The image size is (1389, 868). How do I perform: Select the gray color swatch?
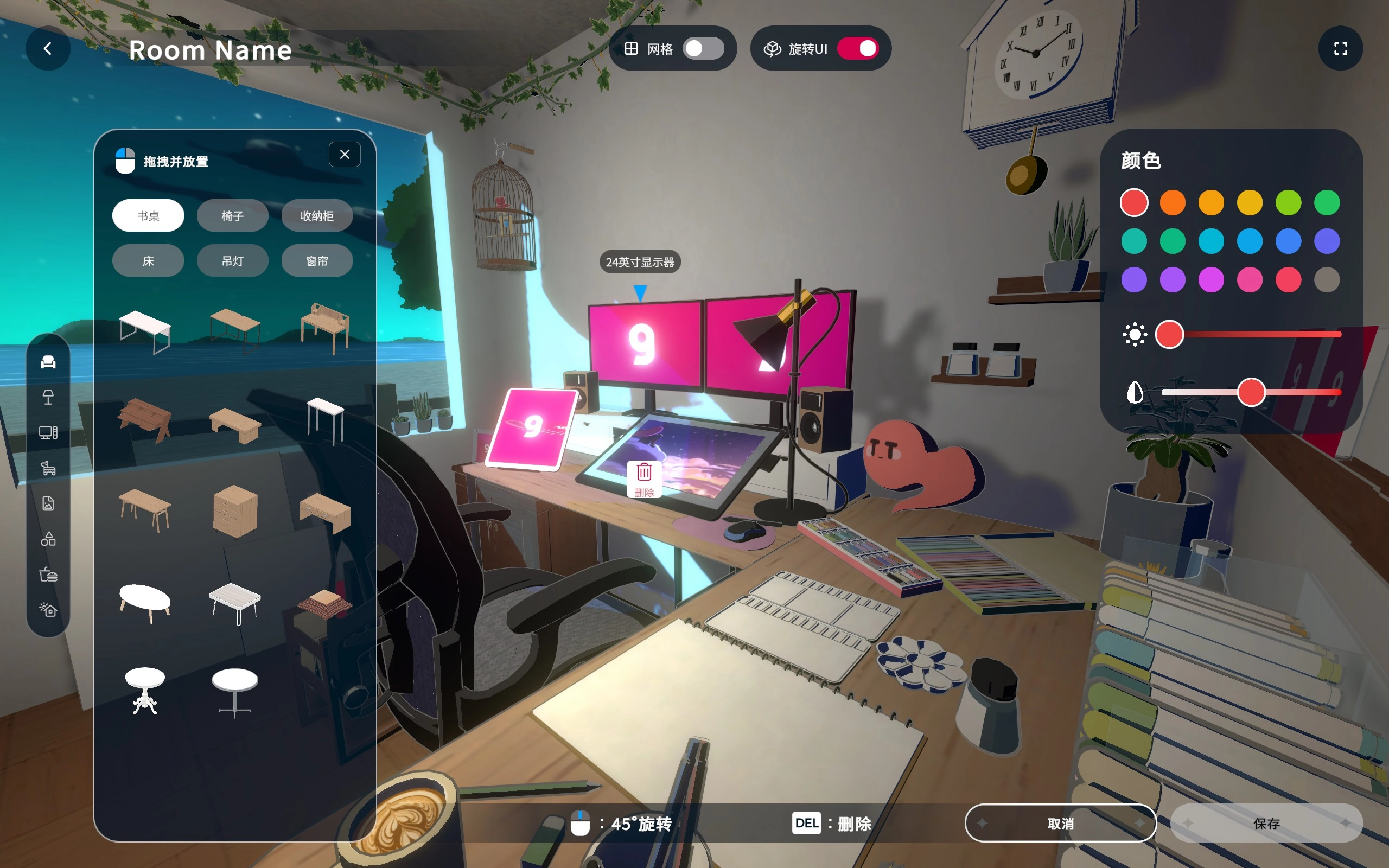[x=1327, y=280]
